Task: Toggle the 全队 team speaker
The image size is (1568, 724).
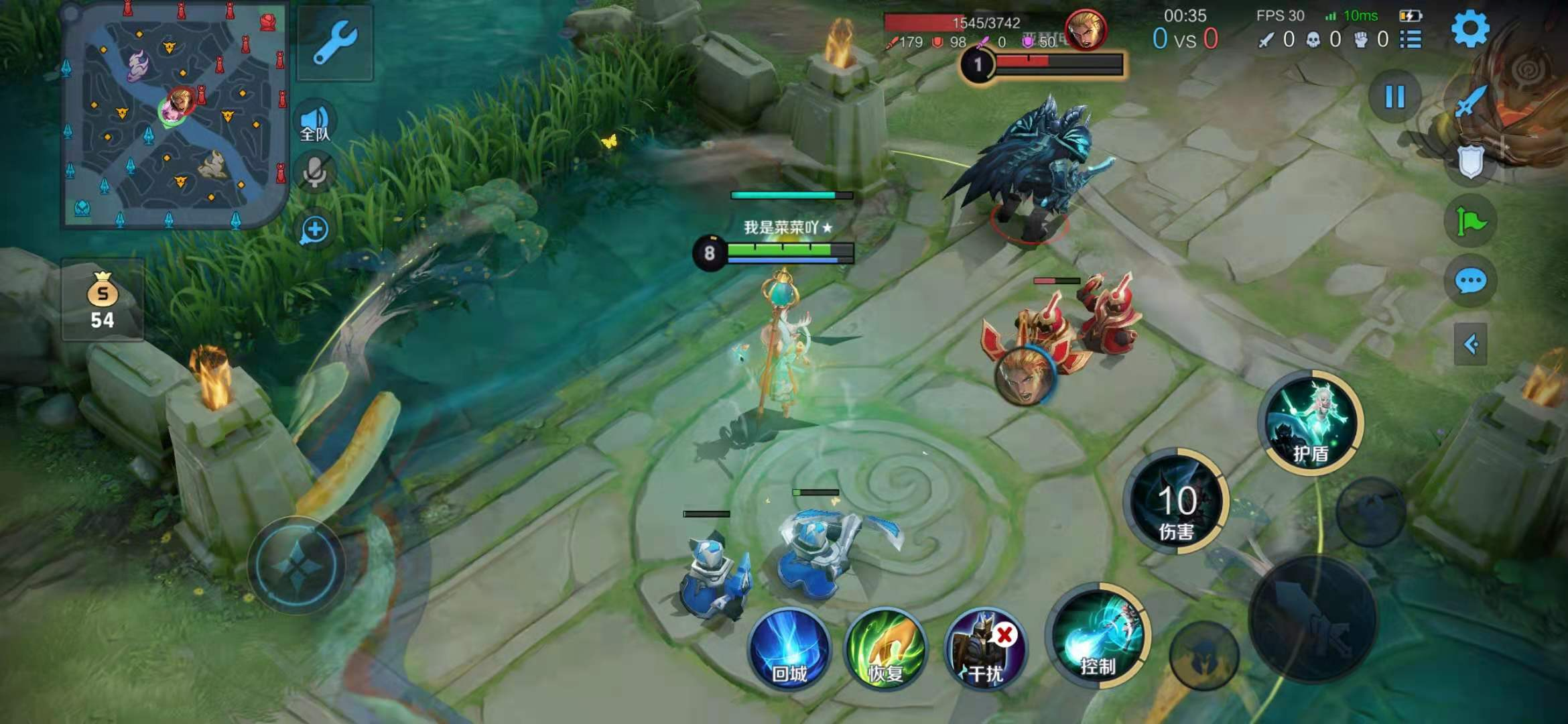Action: 315,123
